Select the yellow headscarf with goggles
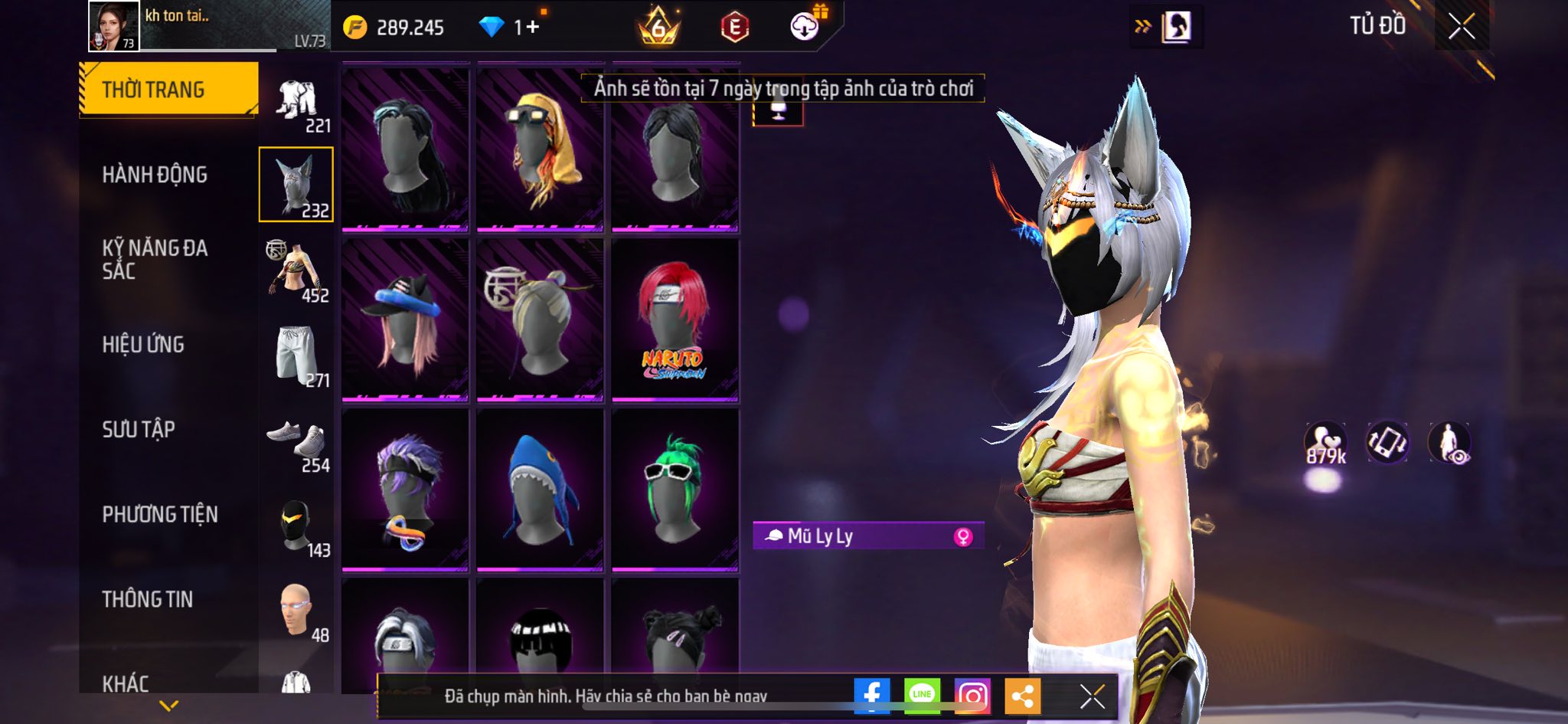Viewport: 1568px width, 724px height. point(540,149)
